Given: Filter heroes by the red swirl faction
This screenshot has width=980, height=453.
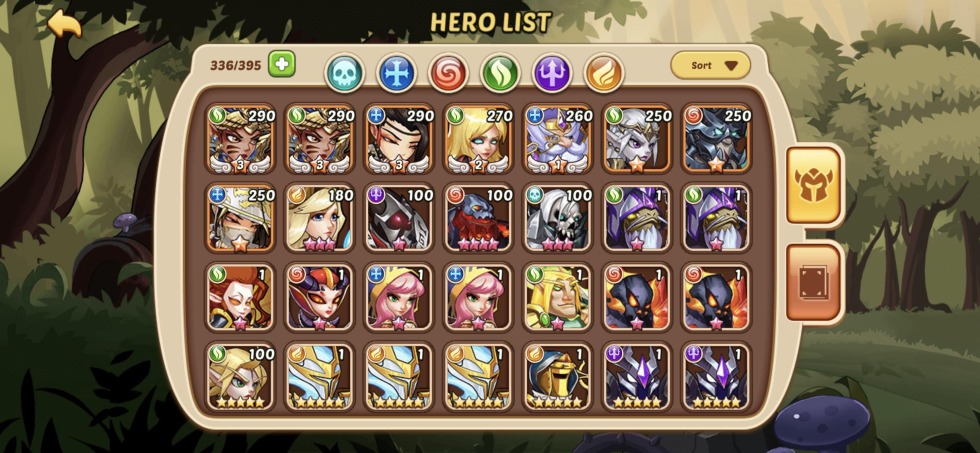Looking at the screenshot, I should click(448, 72).
